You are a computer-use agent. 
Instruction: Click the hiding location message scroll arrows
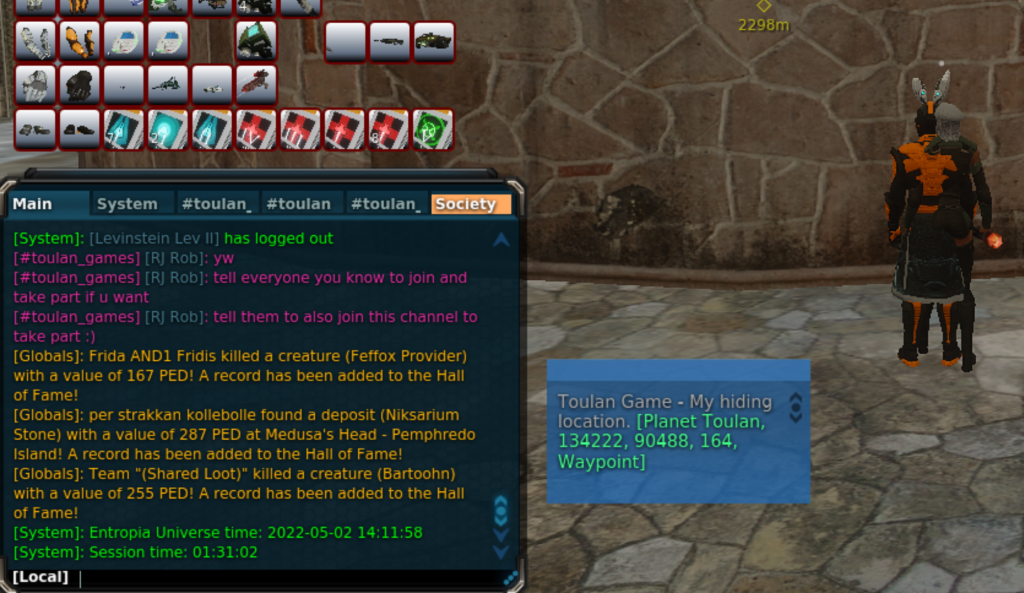pos(795,407)
